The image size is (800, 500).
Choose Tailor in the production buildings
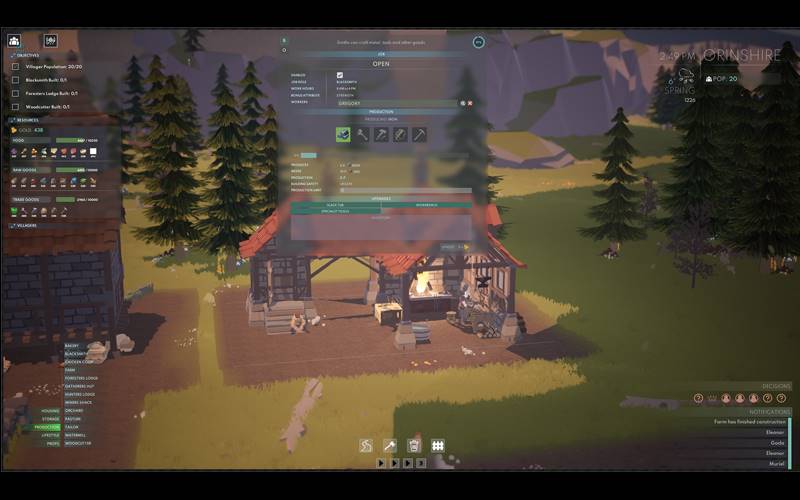pos(70,427)
